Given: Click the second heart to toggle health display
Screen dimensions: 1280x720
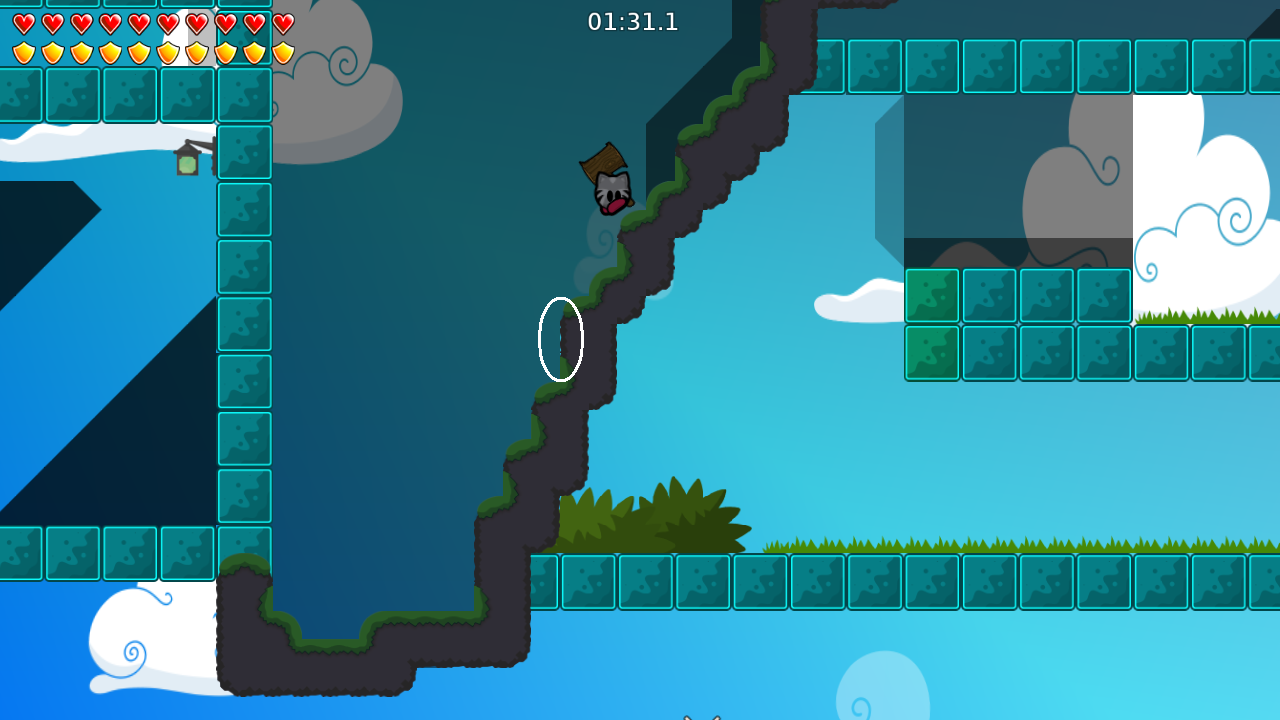Looking at the screenshot, I should (53, 22).
